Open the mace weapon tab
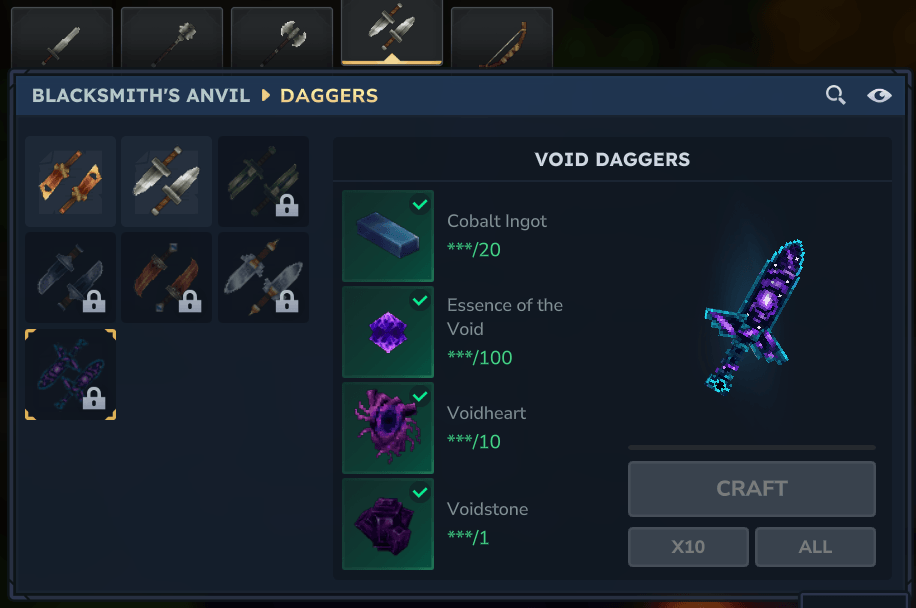916x608 pixels. [171, 40]
